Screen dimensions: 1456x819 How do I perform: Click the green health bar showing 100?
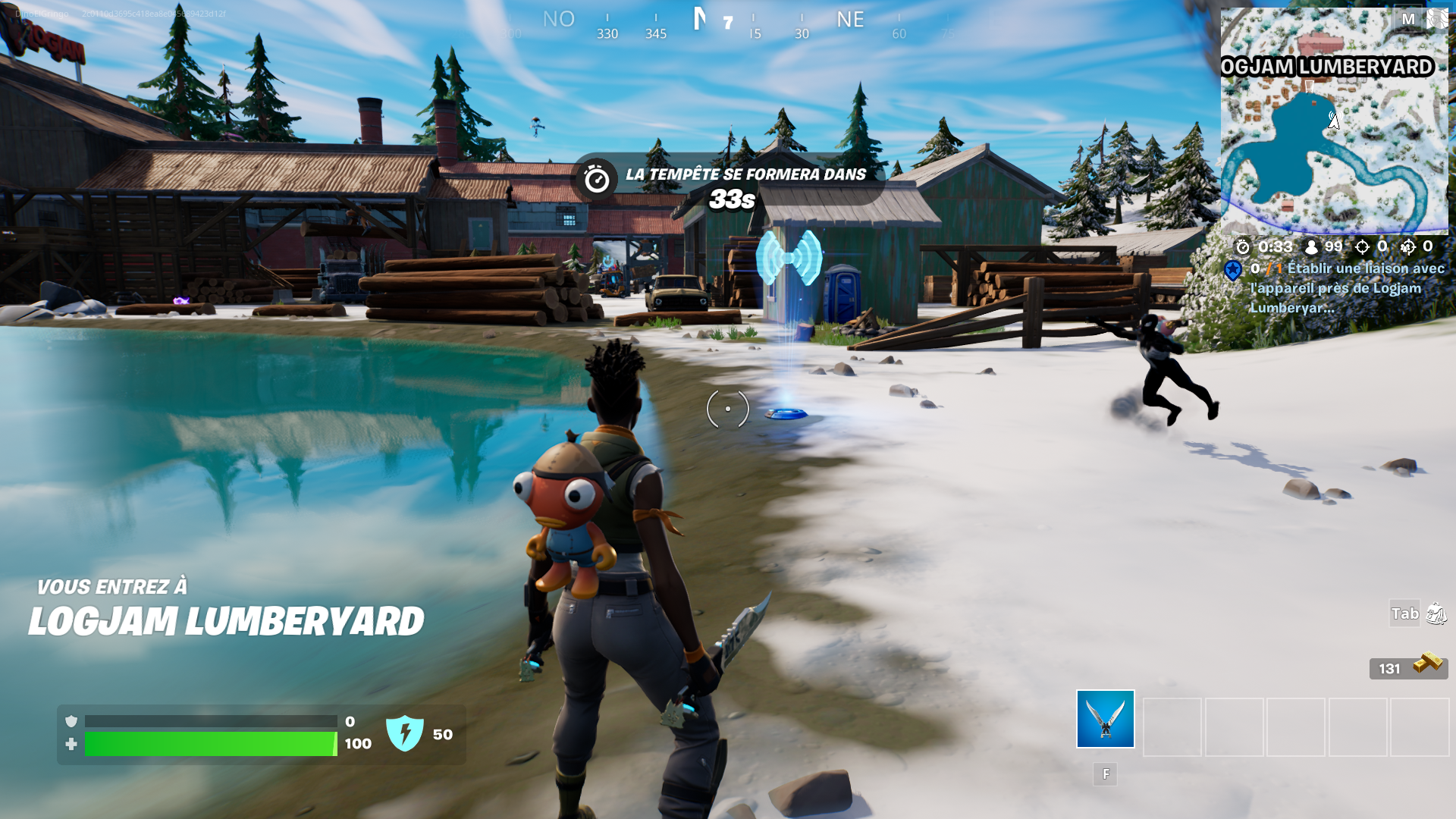pyautogui.click(x=211, y=744)
